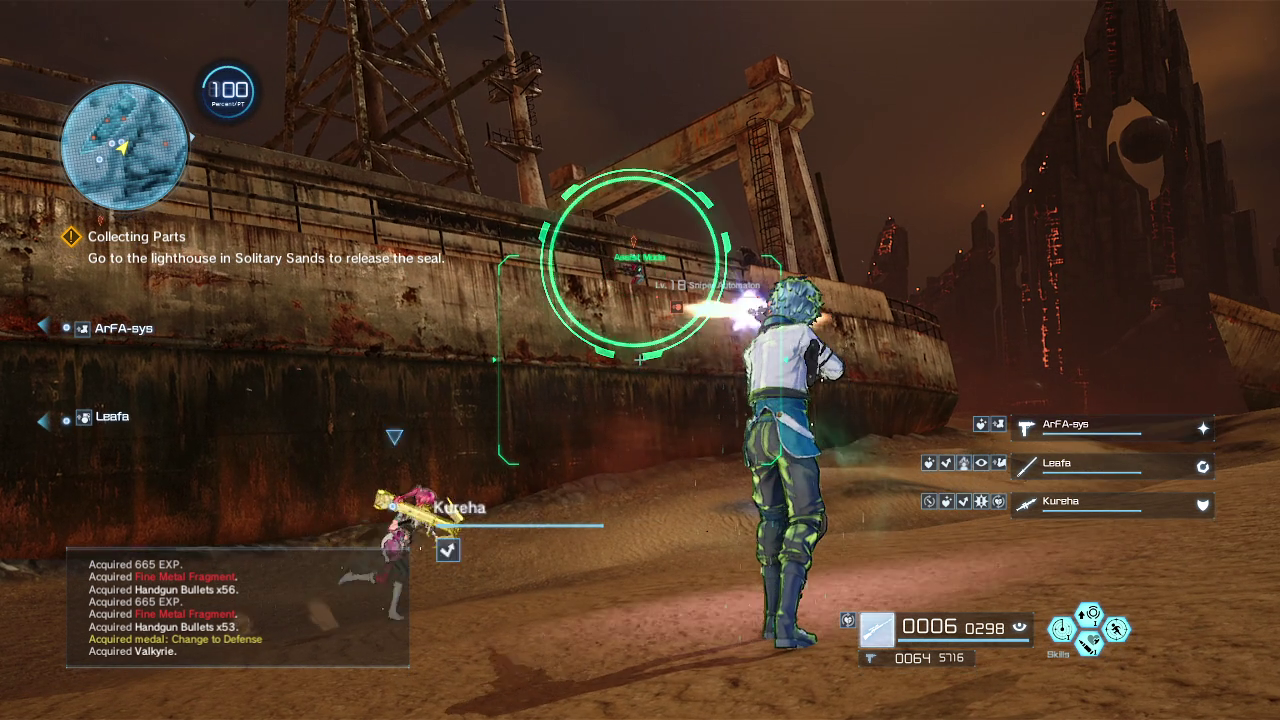Click the equipped sniper rifle weapon slot
Viewport: 1280px width, 720px height.
click(877, 630)
